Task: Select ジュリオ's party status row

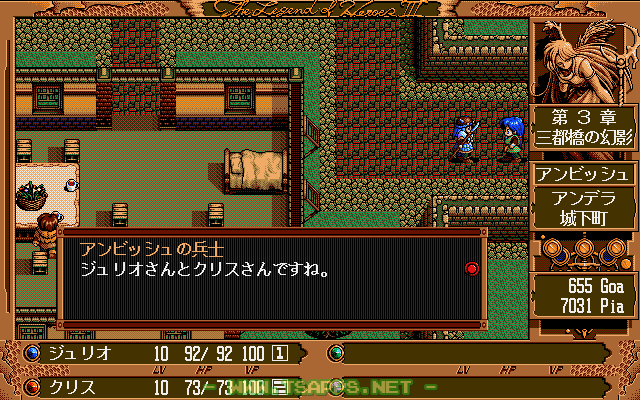Action: 160,353
